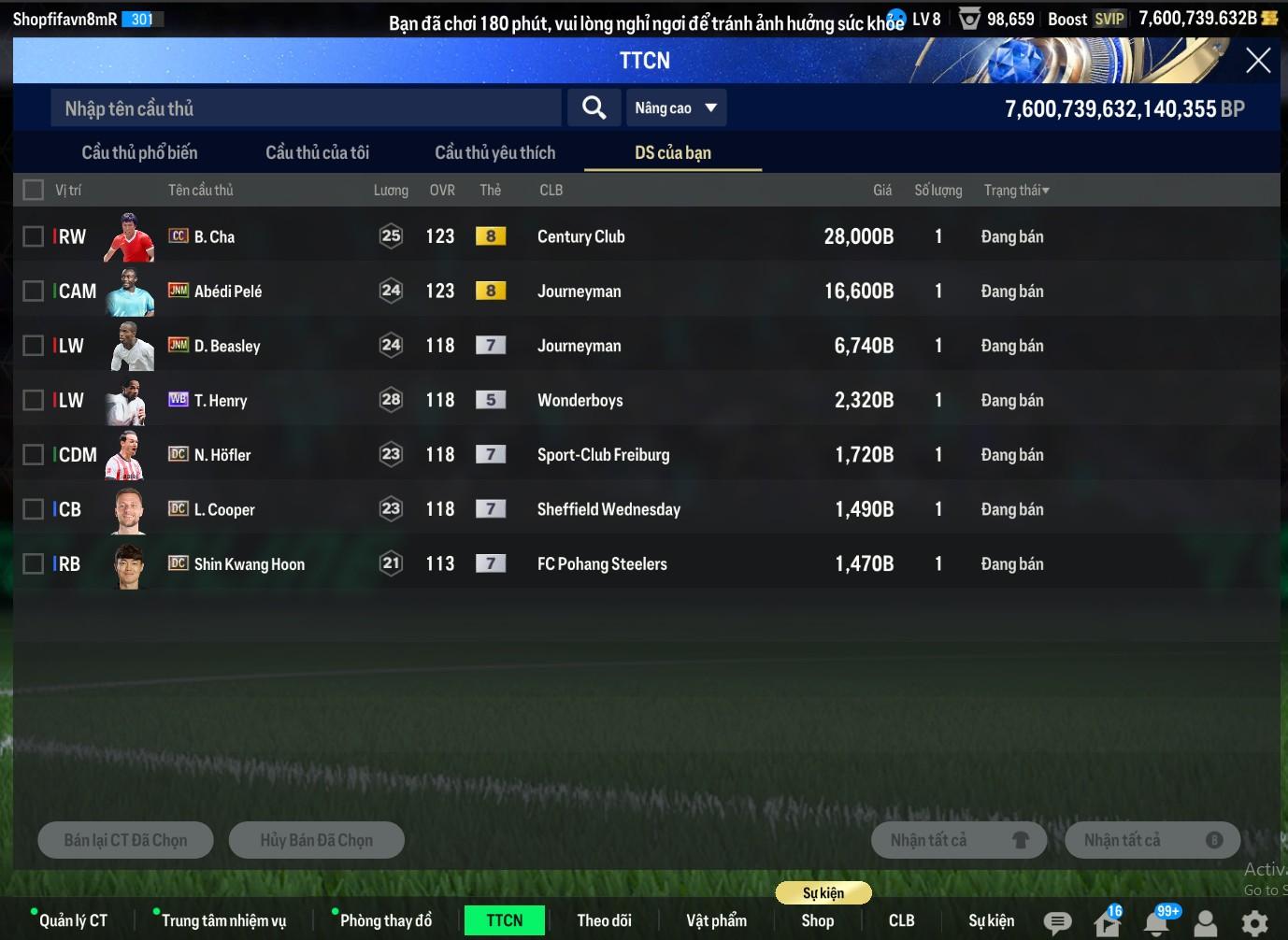Switch to Cầu thủ của tôi tab
The width and height of the screenshot is (1288, 940).
[317, 152]
